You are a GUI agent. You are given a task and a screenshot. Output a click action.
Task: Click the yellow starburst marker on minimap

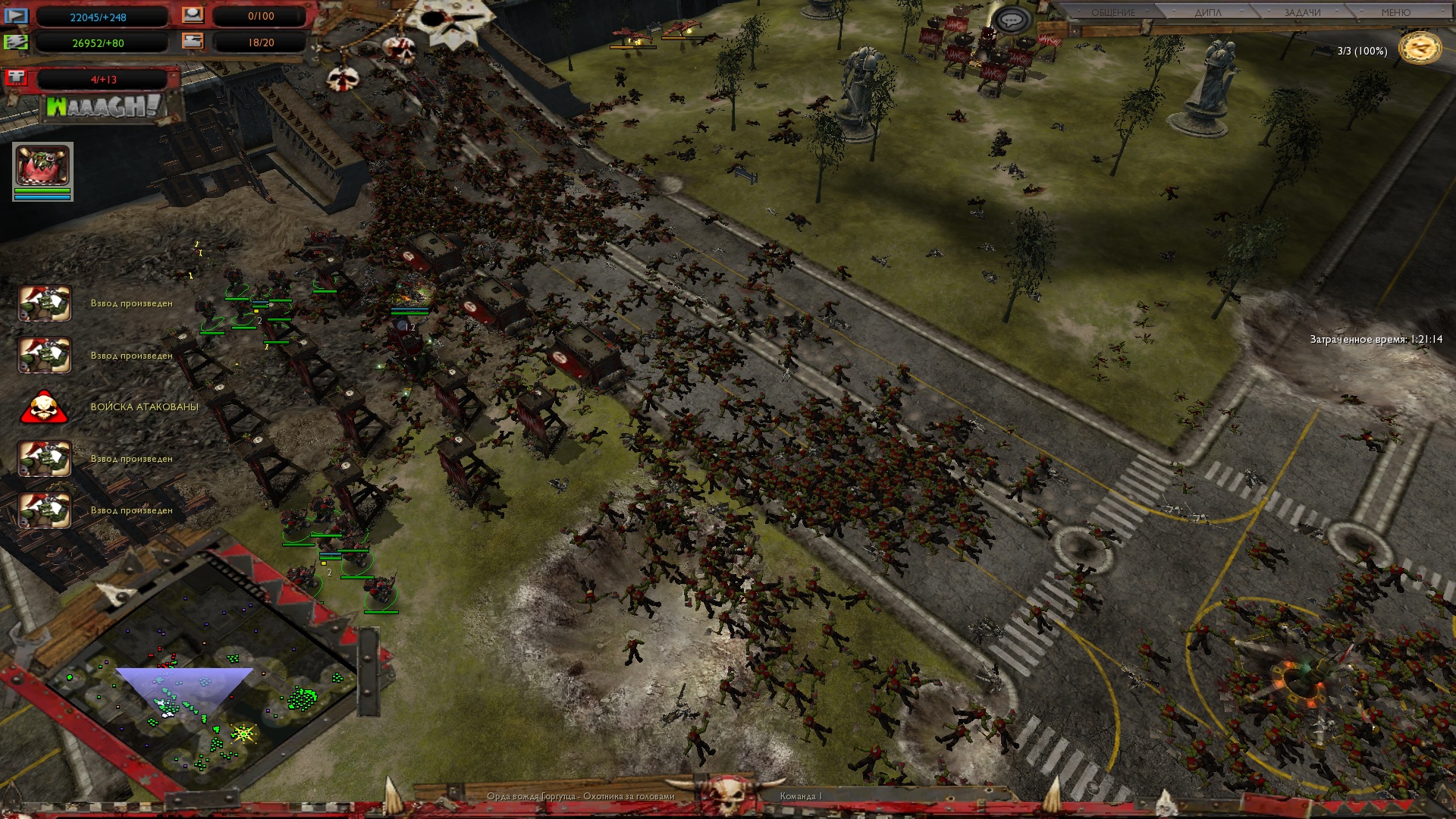[243, 733]
